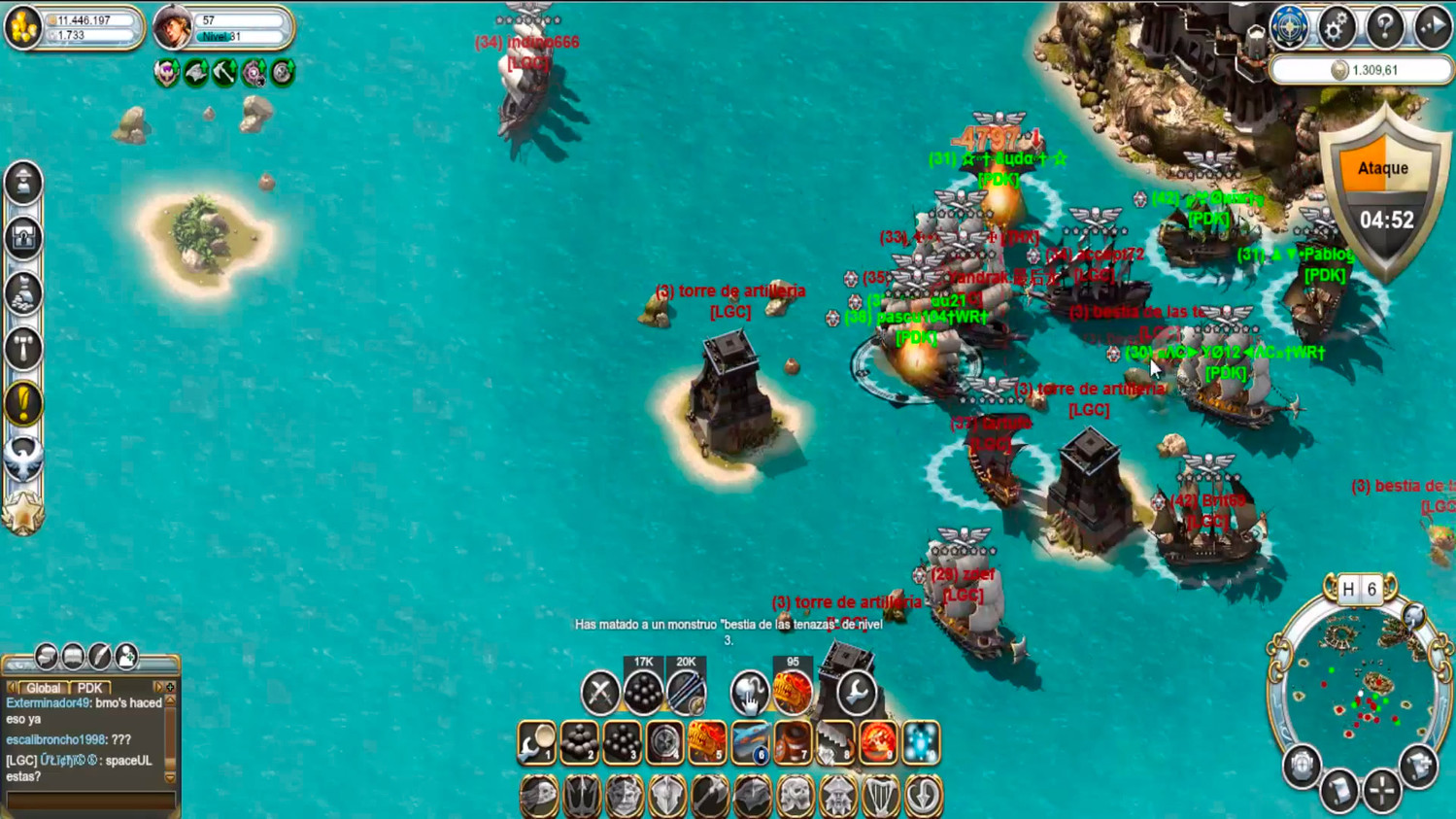This screenshot has height=819, width=1456.
Task: Activate the wrench repair button
Action: (856, 693)
